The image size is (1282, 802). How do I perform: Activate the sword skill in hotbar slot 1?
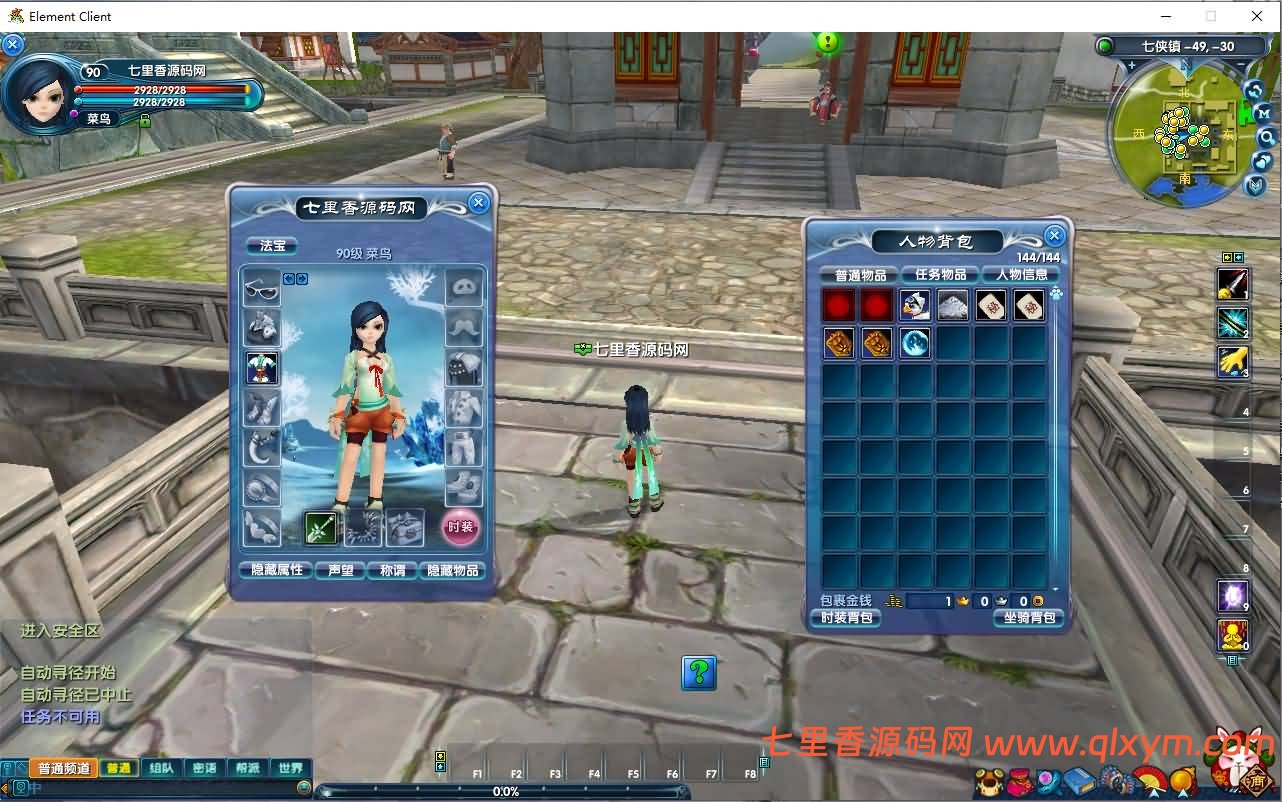click(x=1233, y=283)
